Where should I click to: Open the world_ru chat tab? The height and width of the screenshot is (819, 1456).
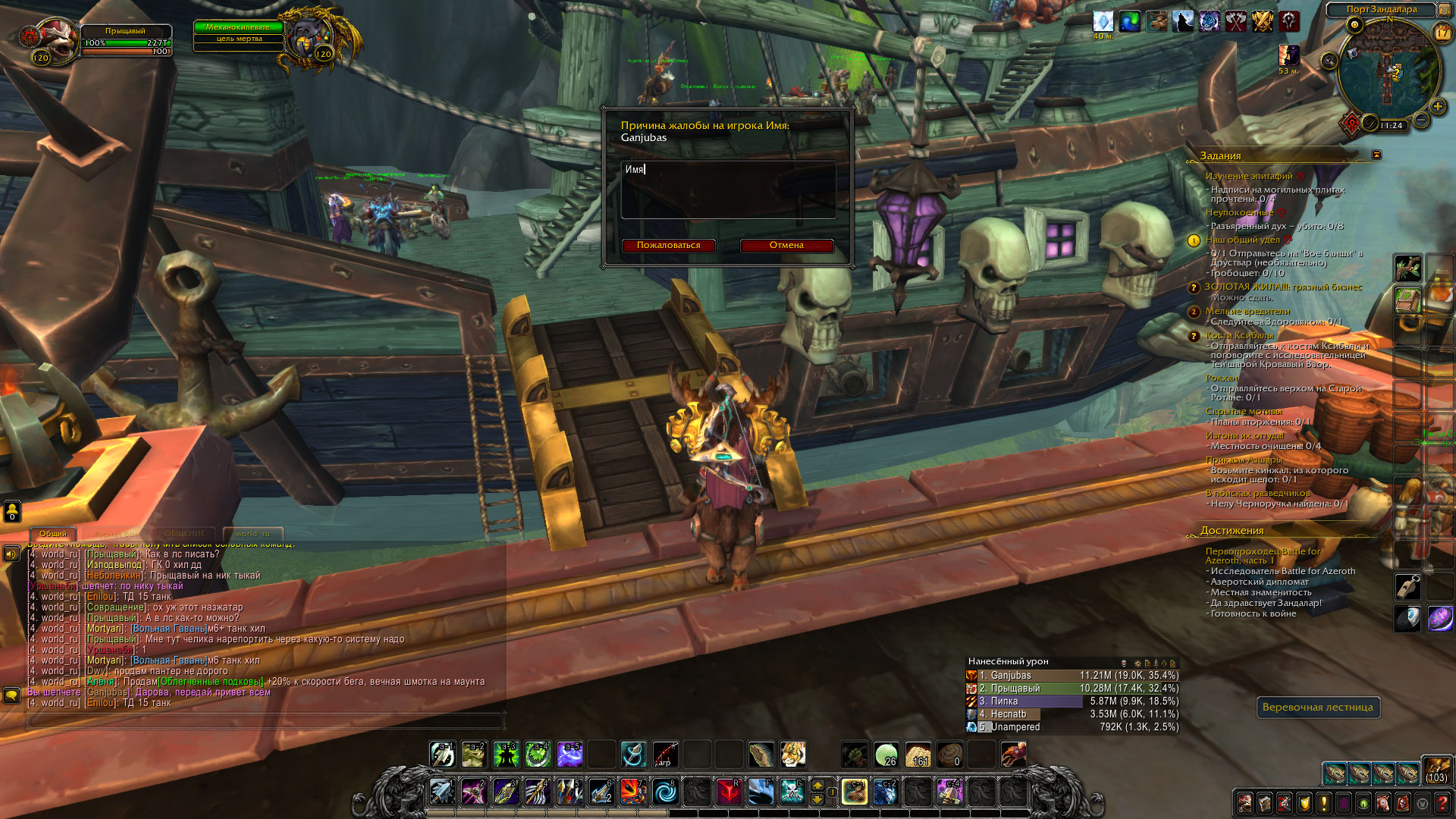pos(253,533)
